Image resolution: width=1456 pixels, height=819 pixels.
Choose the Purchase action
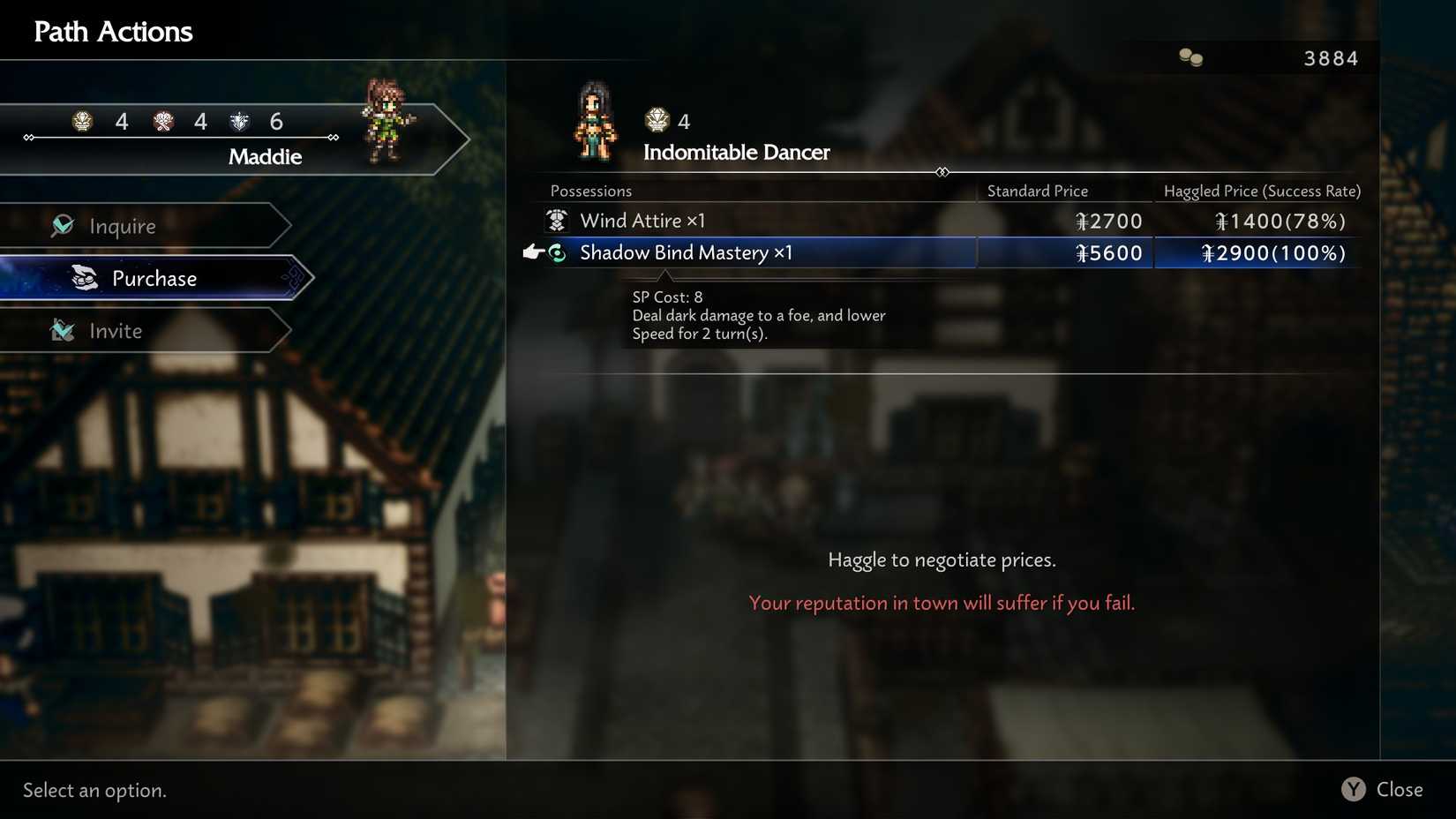[x=154, y=278]
